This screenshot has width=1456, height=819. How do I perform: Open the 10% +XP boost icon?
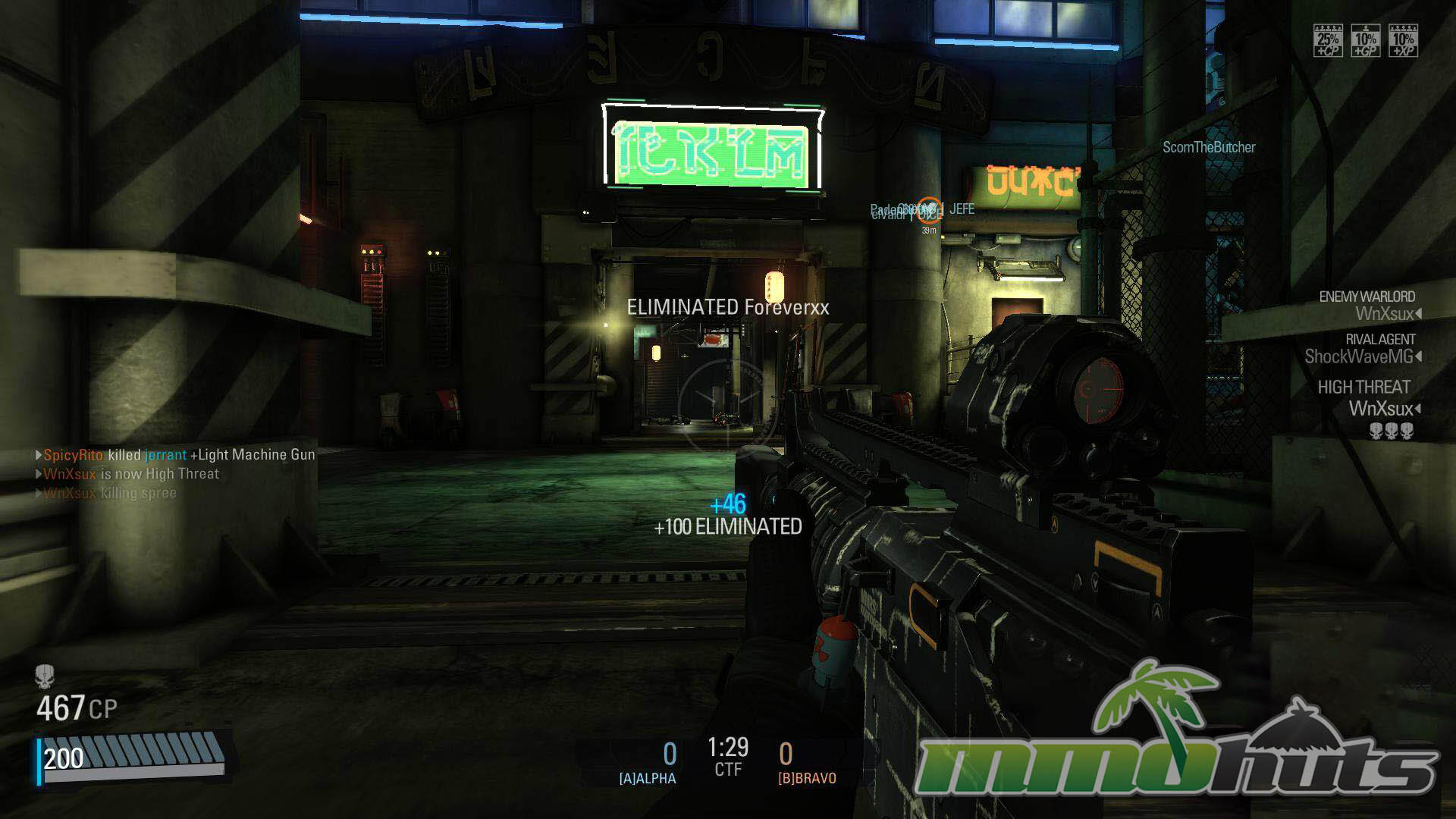coord(1403,40)
